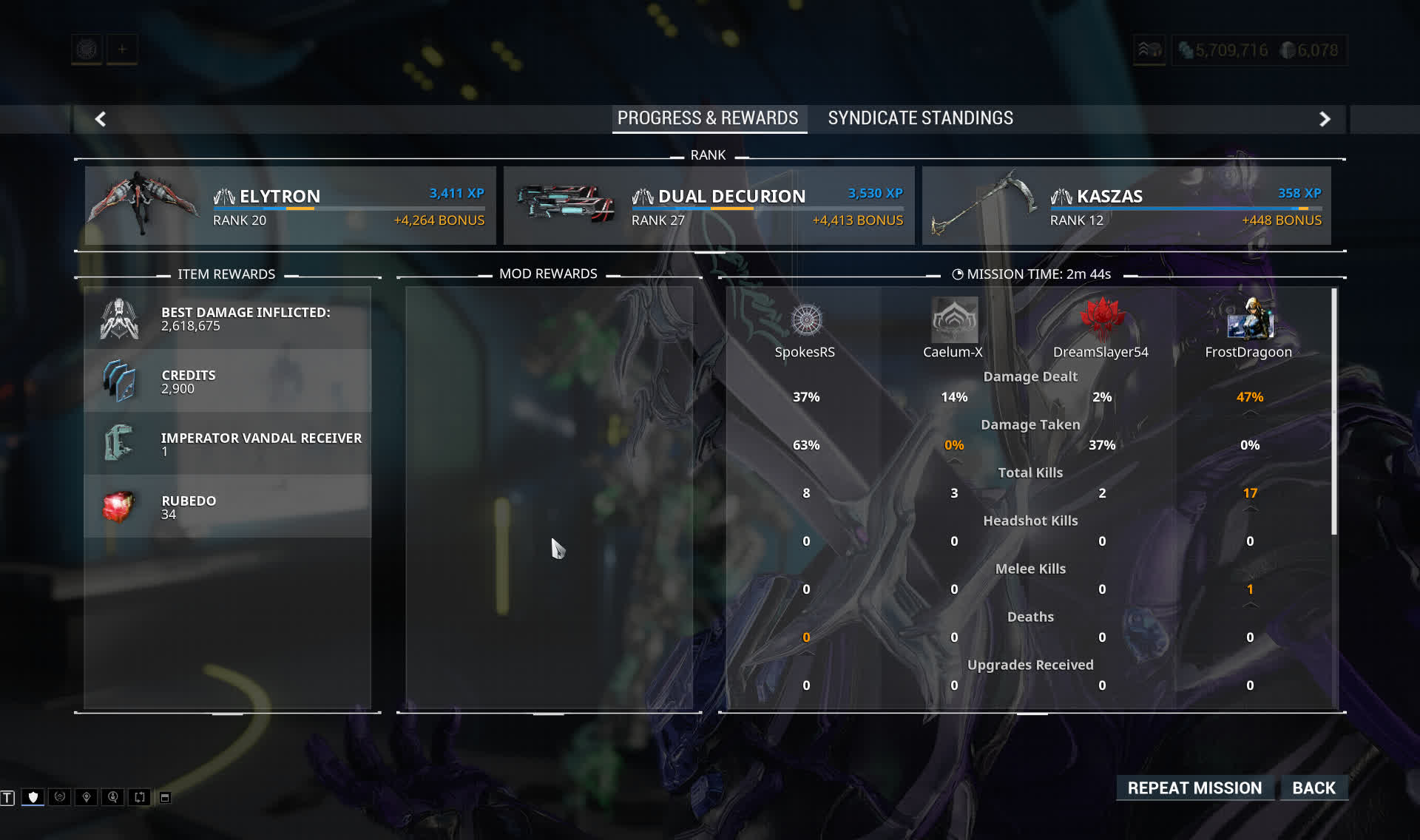Click the left arrow navigation button
This screenshot has width=1420, height=840.
[x=101, y=119]
